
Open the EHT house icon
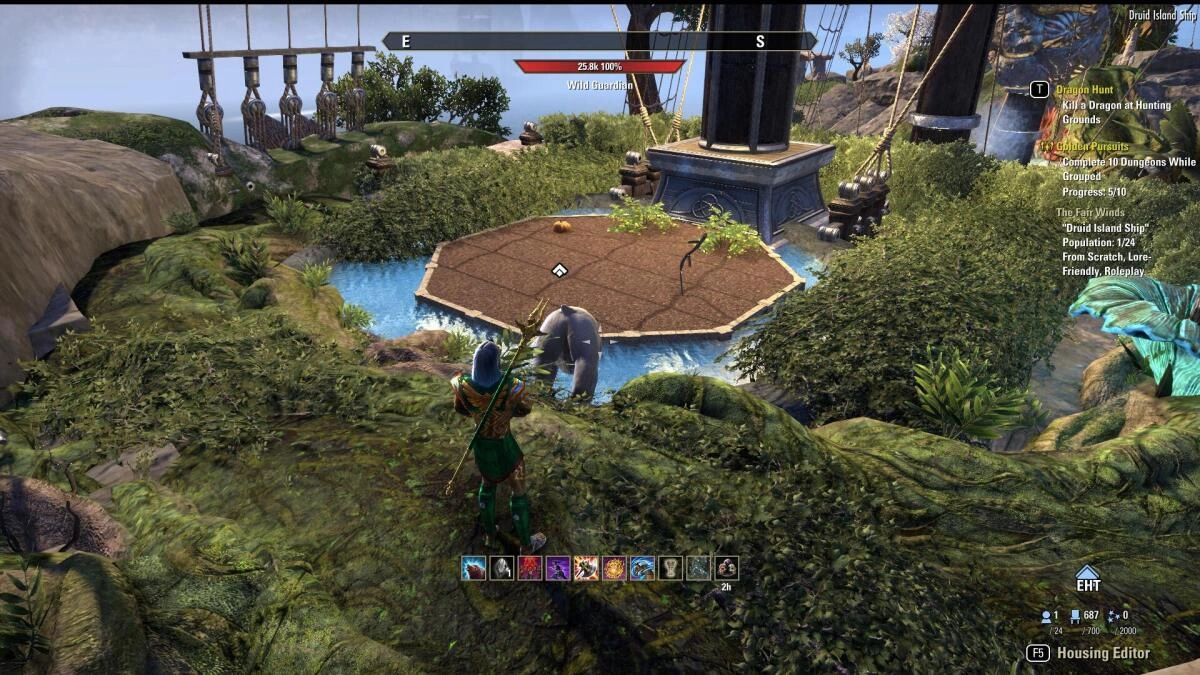tap(1087, 578)
